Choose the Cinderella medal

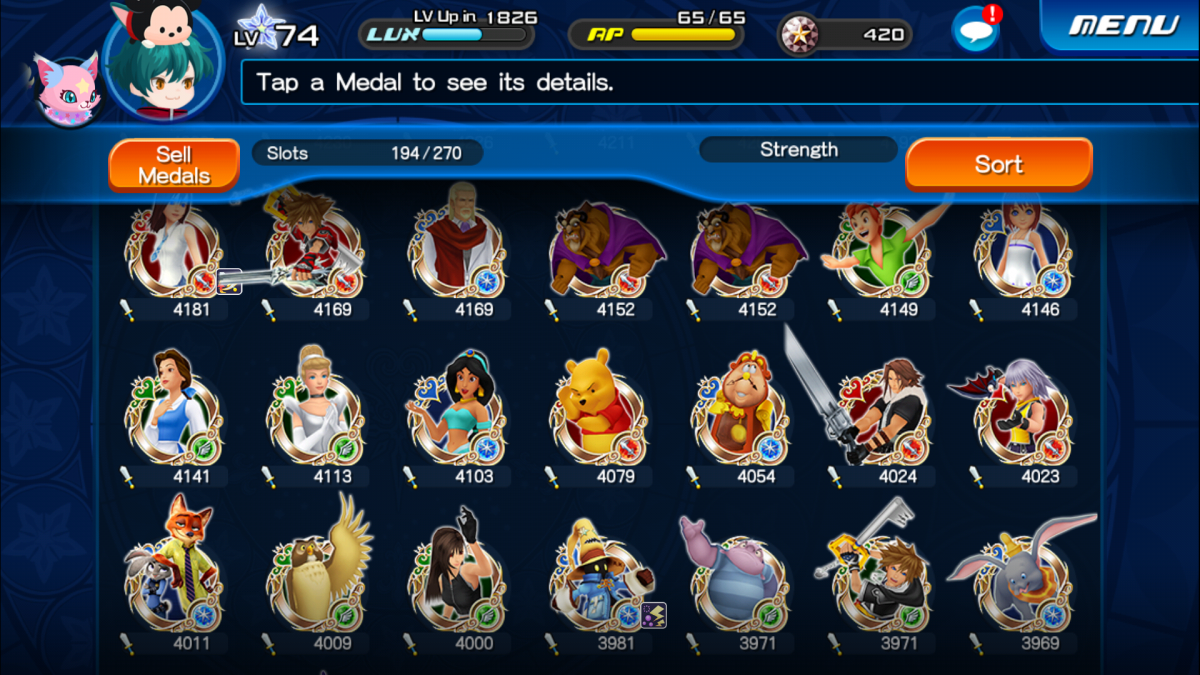pyautogui.click(x=313, y=414)
